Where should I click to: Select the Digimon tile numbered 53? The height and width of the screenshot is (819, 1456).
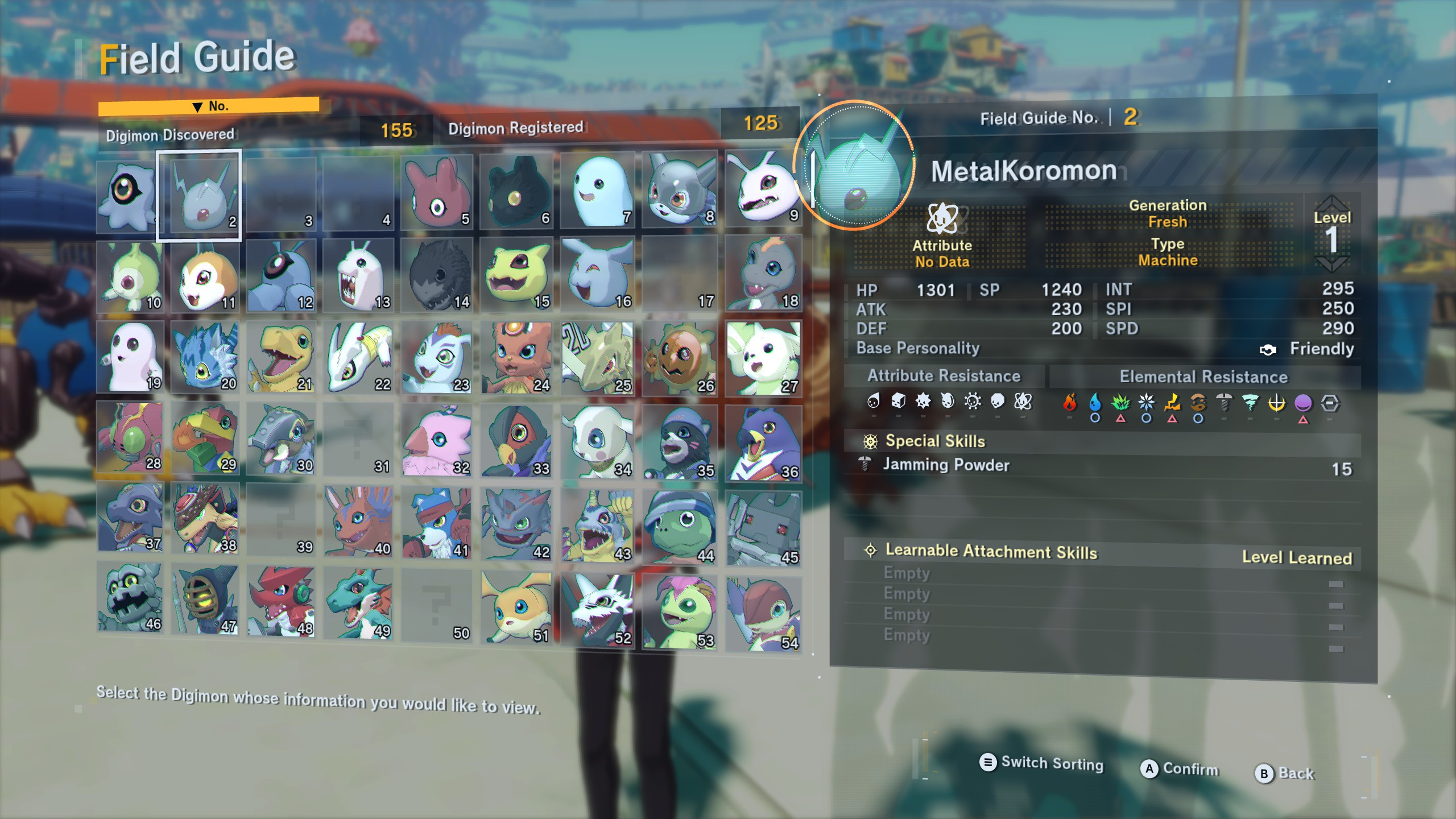pyautogui.click(x=679, y=612)
